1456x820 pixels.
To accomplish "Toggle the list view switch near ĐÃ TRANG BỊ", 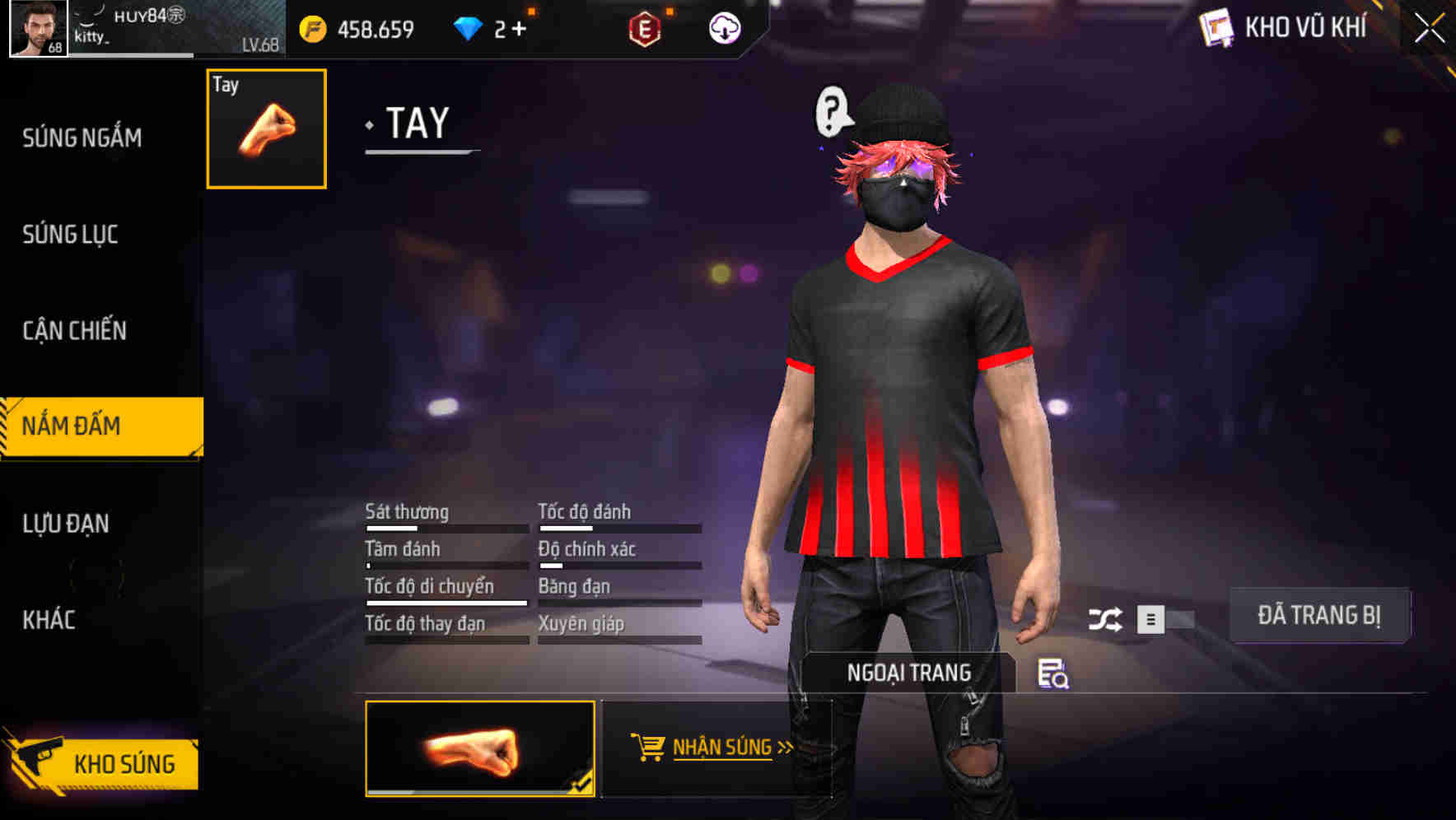I will point(1153,617).
